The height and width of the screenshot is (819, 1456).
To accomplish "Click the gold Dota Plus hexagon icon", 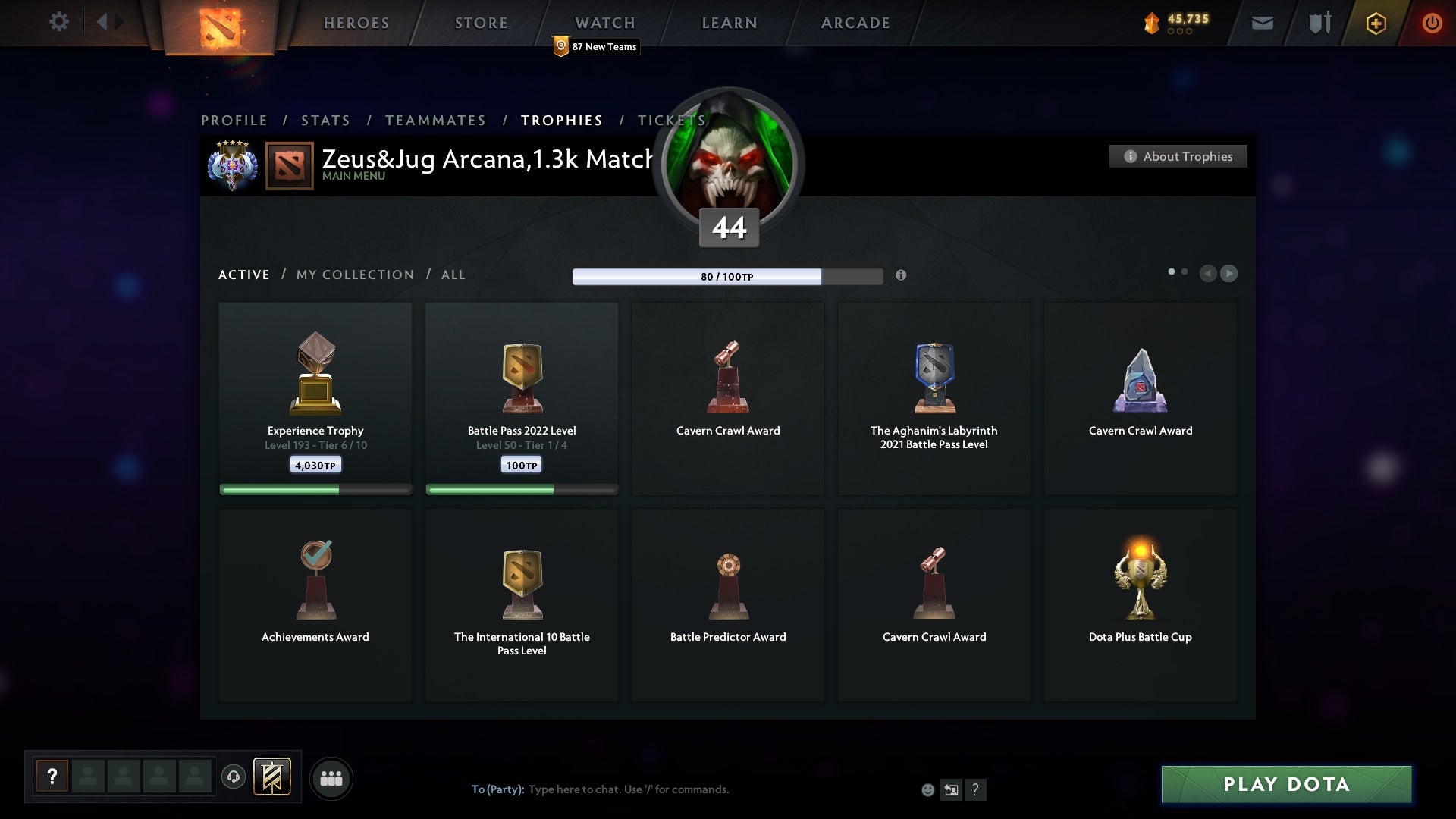I will (x=1376, y=23).
